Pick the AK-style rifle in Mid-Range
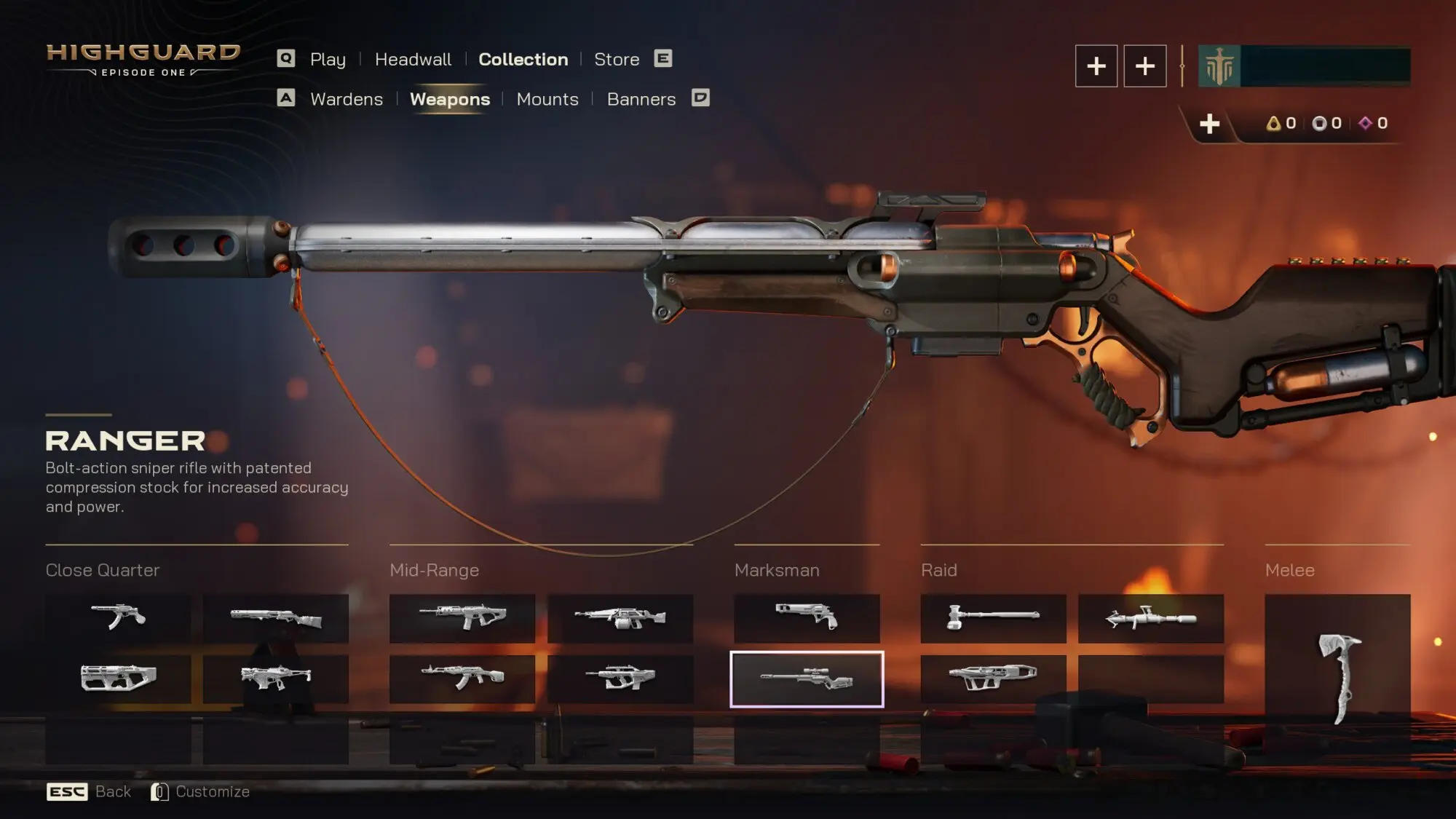Viewport: 1456px width, 819px height. click(x=462, y=678)
